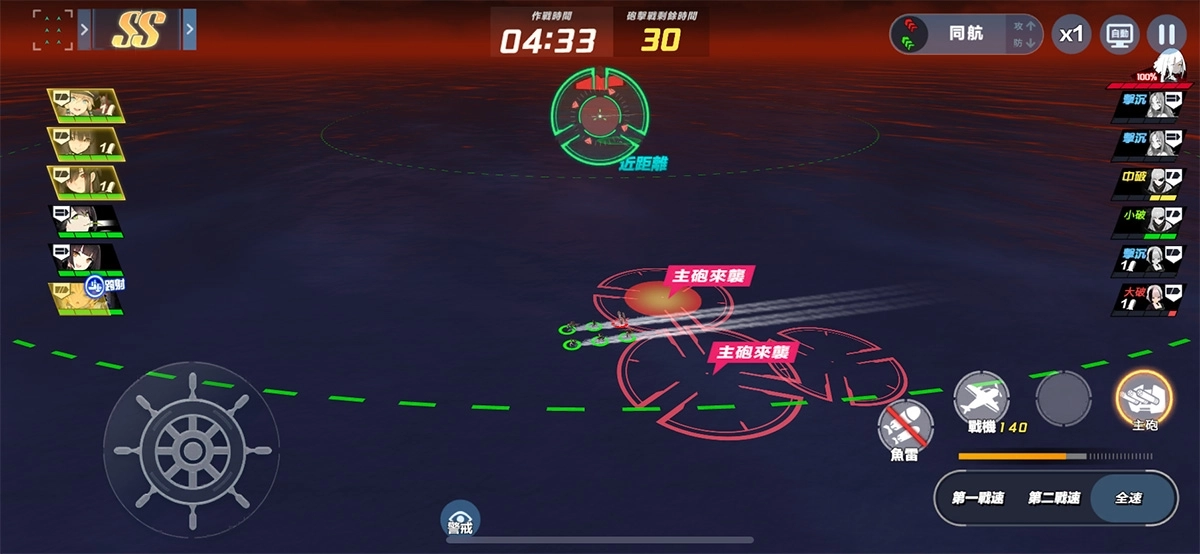The width and height of the screenshot is (1200, 554).
Task: Switch the 同航 formation heading
Action: (x=965, y=34)
